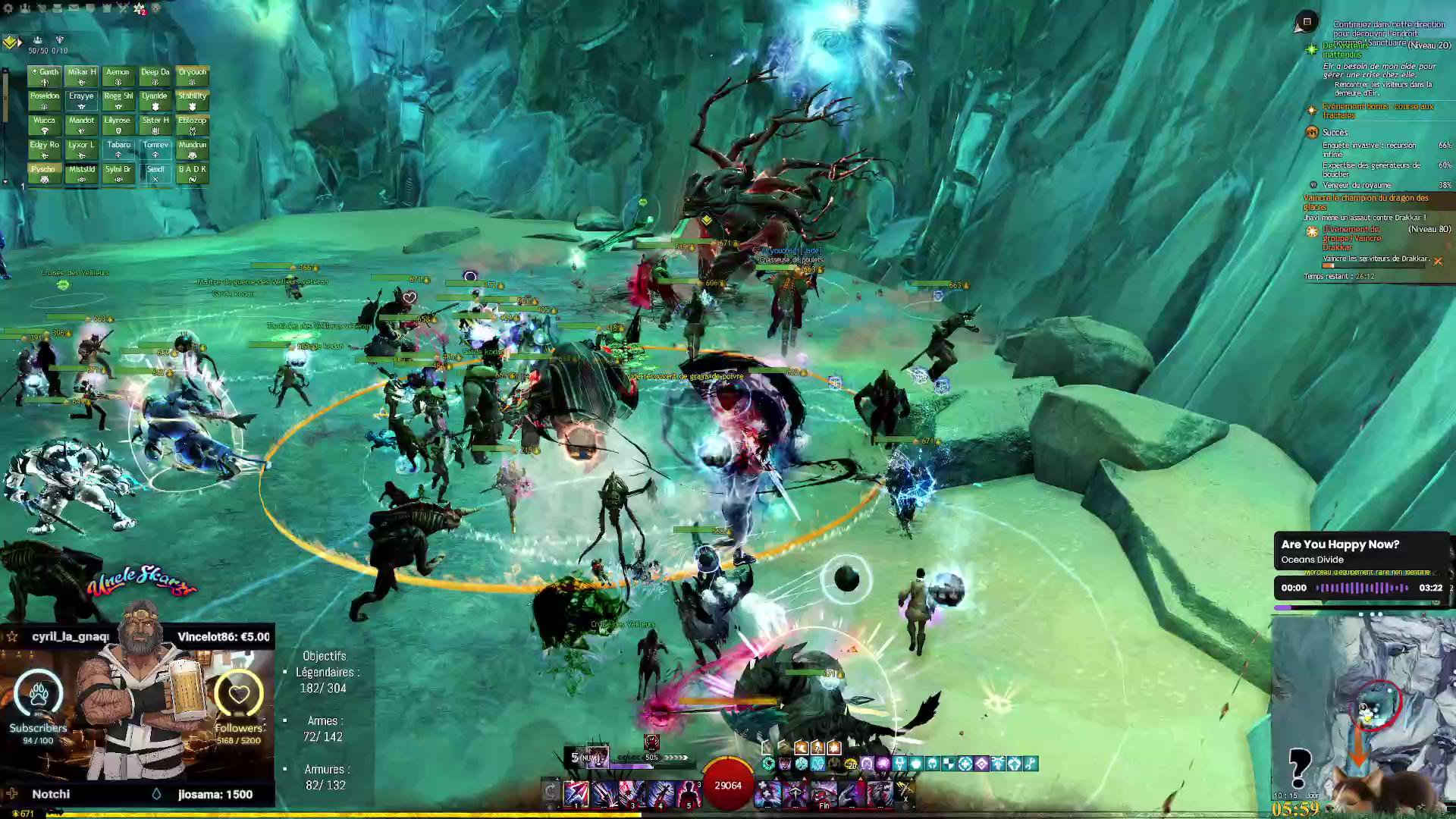Choose squad member Lilyrose
The width and height of the screenshot is (1456, 819).
(118, 124)
